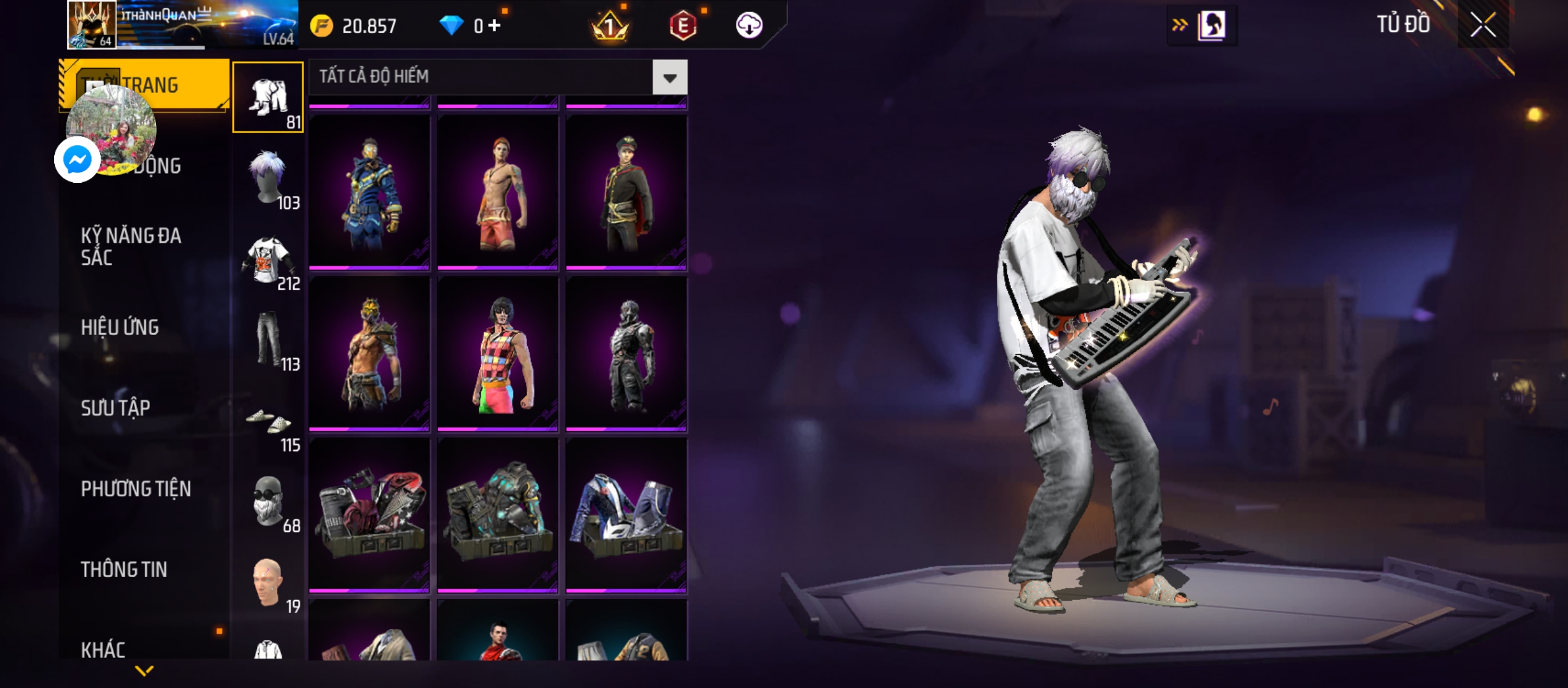Select the blue armored outfit
This screenshot has width=1568, height=688.
(370, 192)
